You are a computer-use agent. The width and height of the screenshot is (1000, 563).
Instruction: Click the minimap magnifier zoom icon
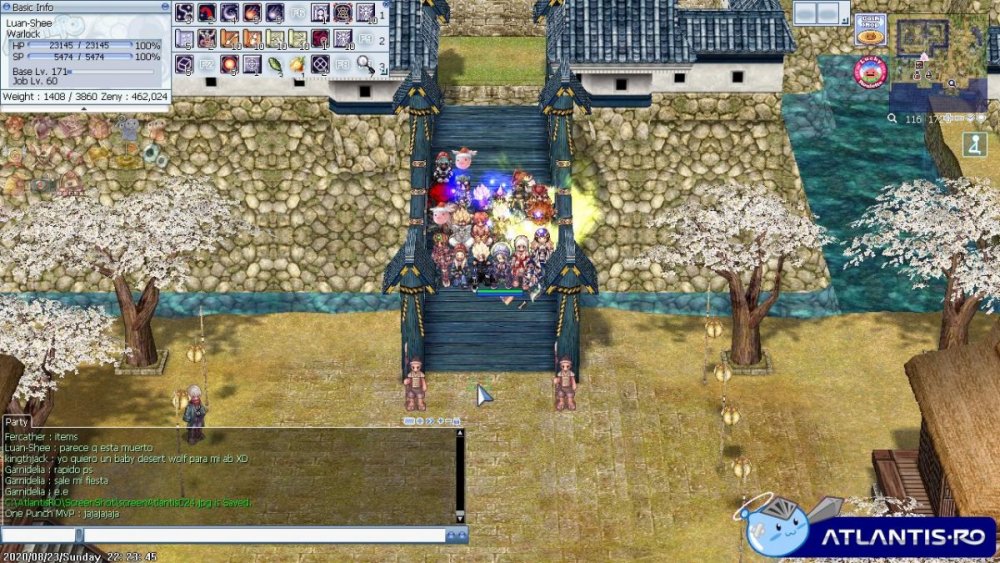pos(891,118)
